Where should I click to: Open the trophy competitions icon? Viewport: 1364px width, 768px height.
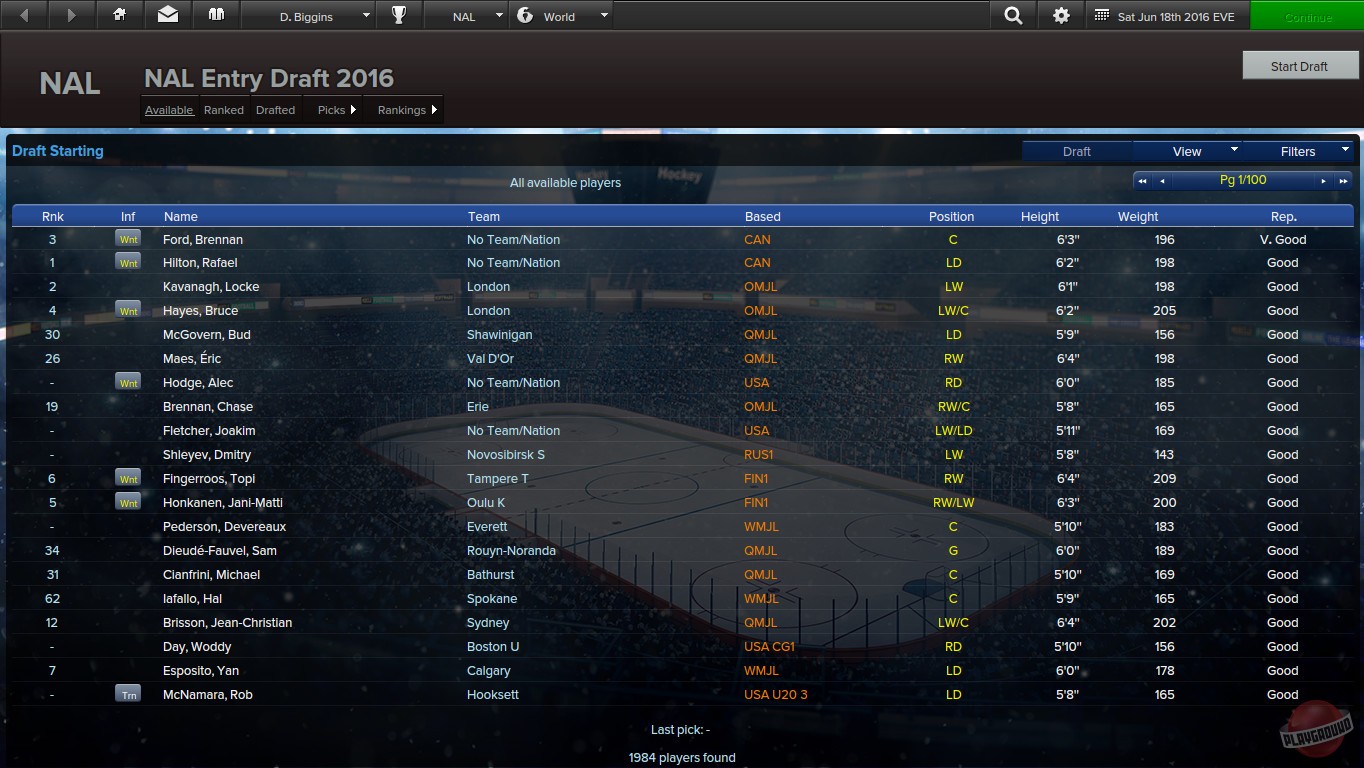pos(399,15)
